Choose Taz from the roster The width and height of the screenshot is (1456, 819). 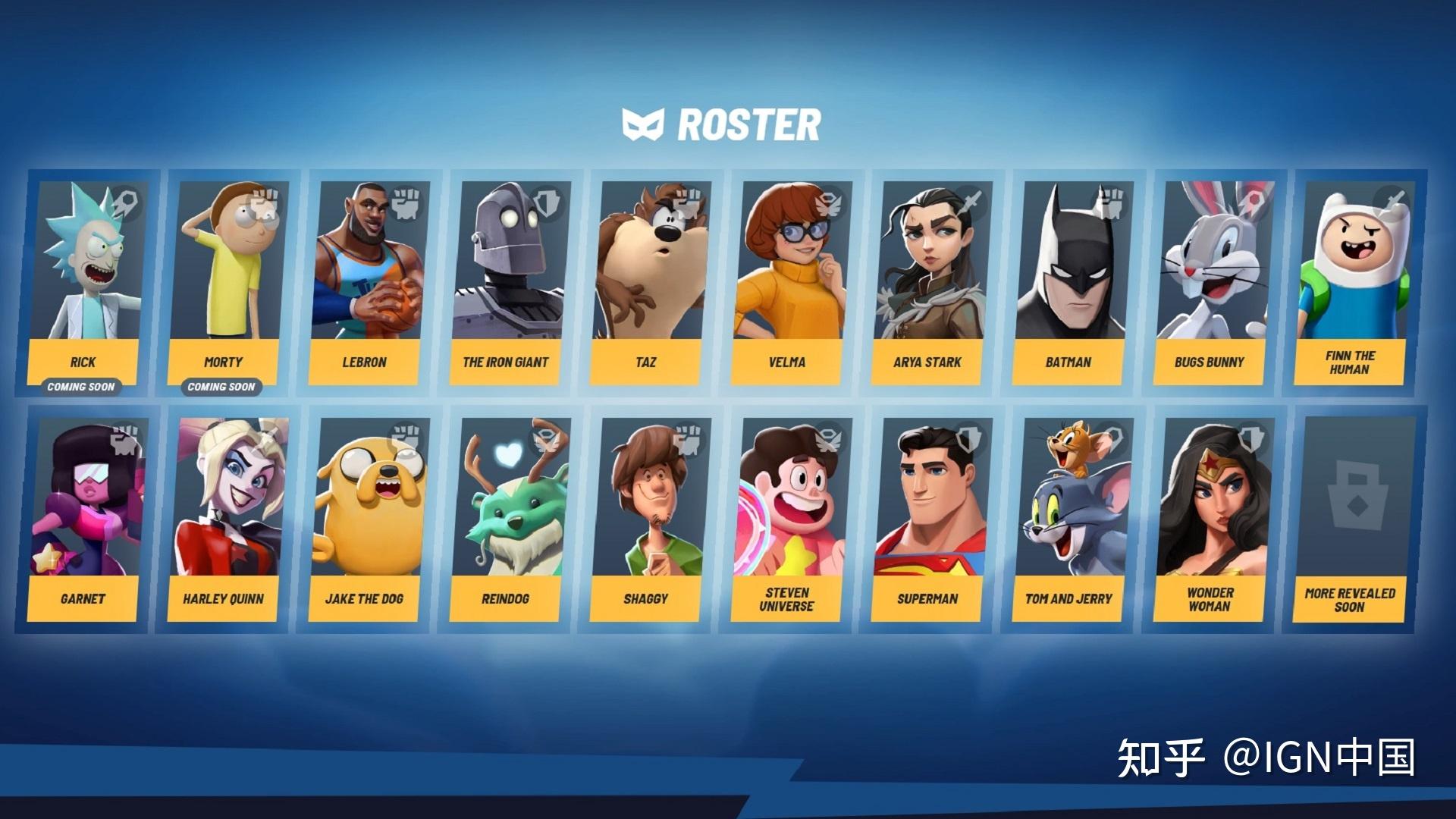click(648, 282)
